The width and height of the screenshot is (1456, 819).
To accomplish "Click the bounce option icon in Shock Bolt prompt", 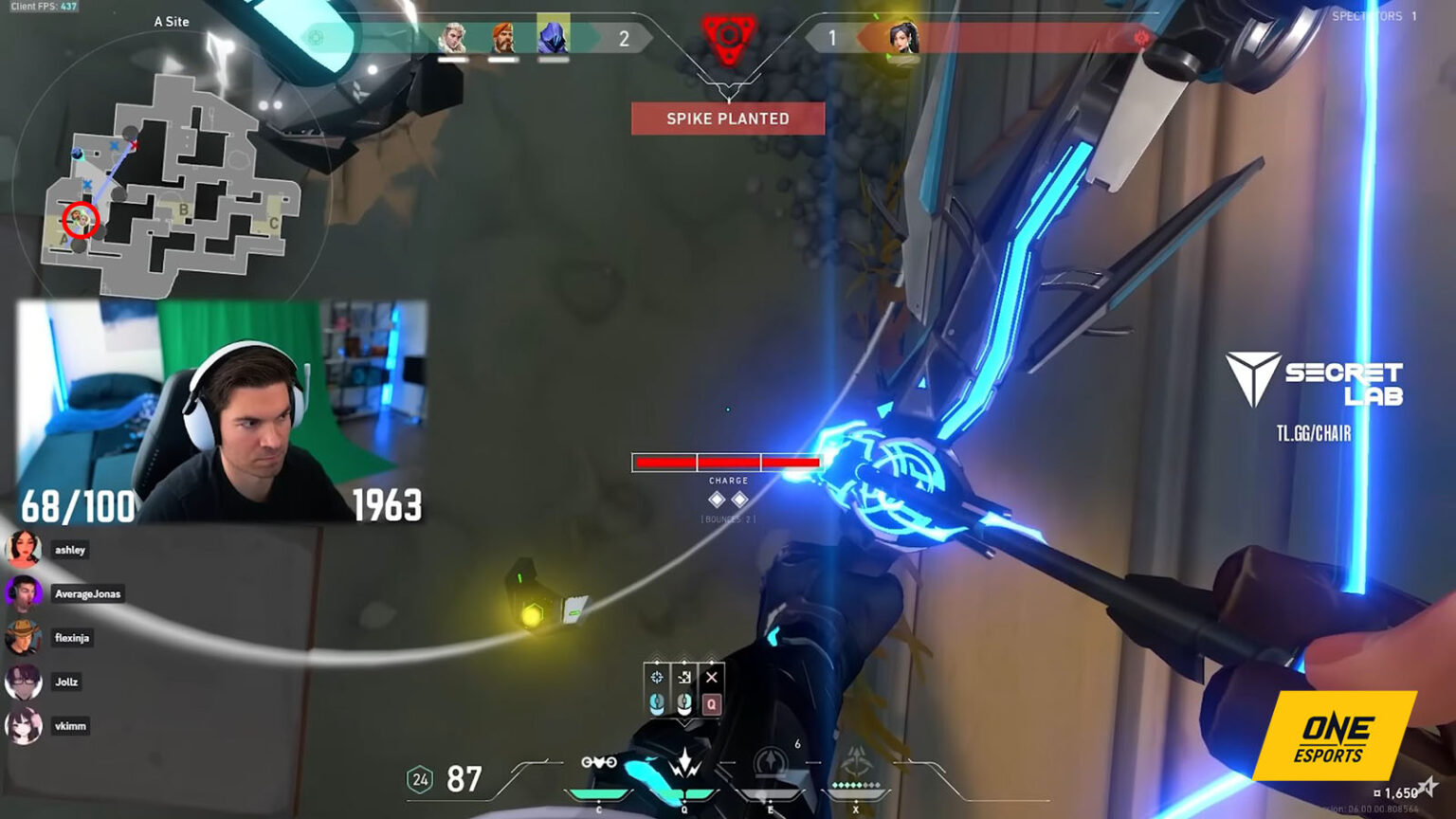I will (684, 678).
